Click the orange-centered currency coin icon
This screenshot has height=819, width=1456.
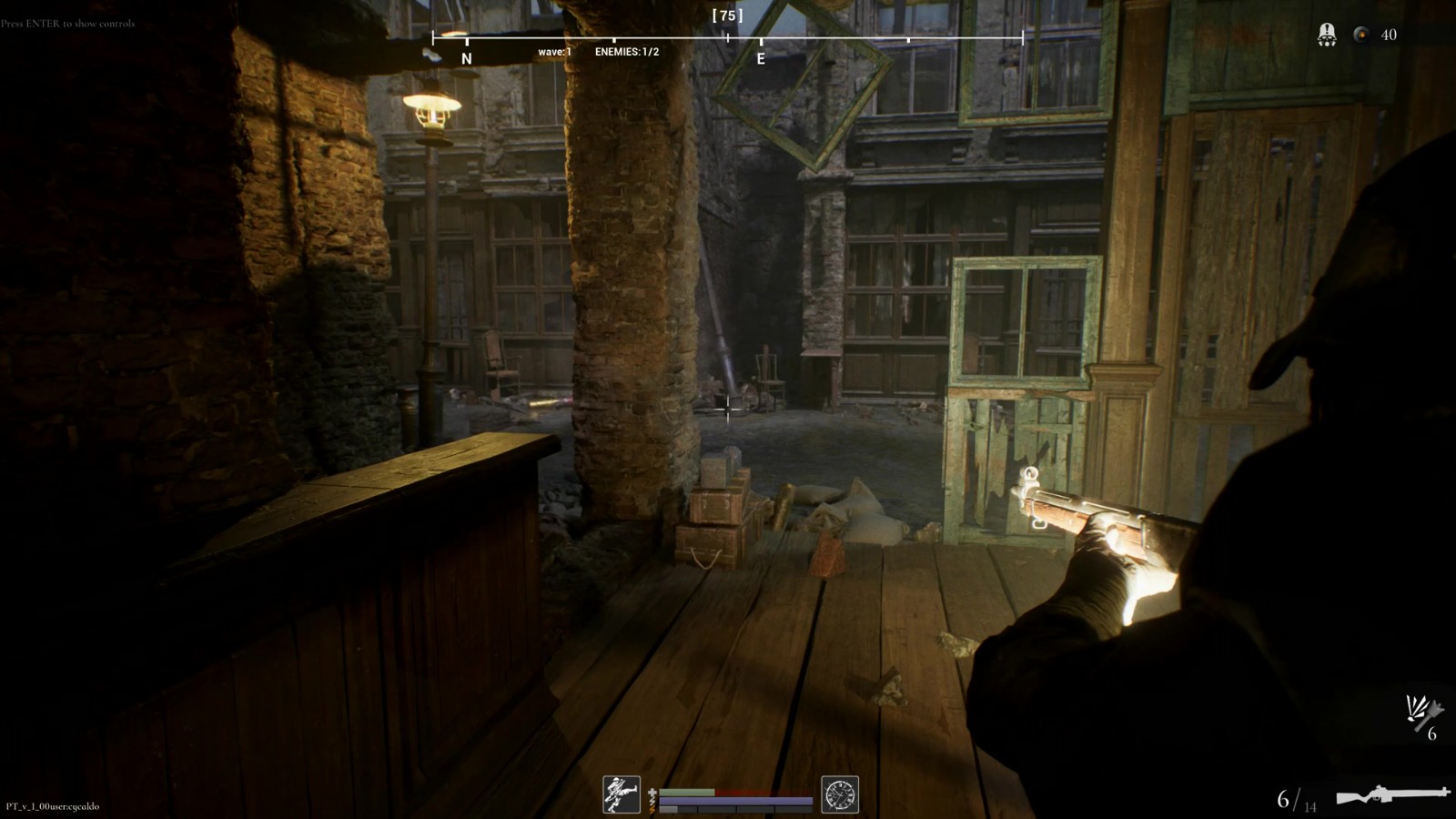[1361, 35]
